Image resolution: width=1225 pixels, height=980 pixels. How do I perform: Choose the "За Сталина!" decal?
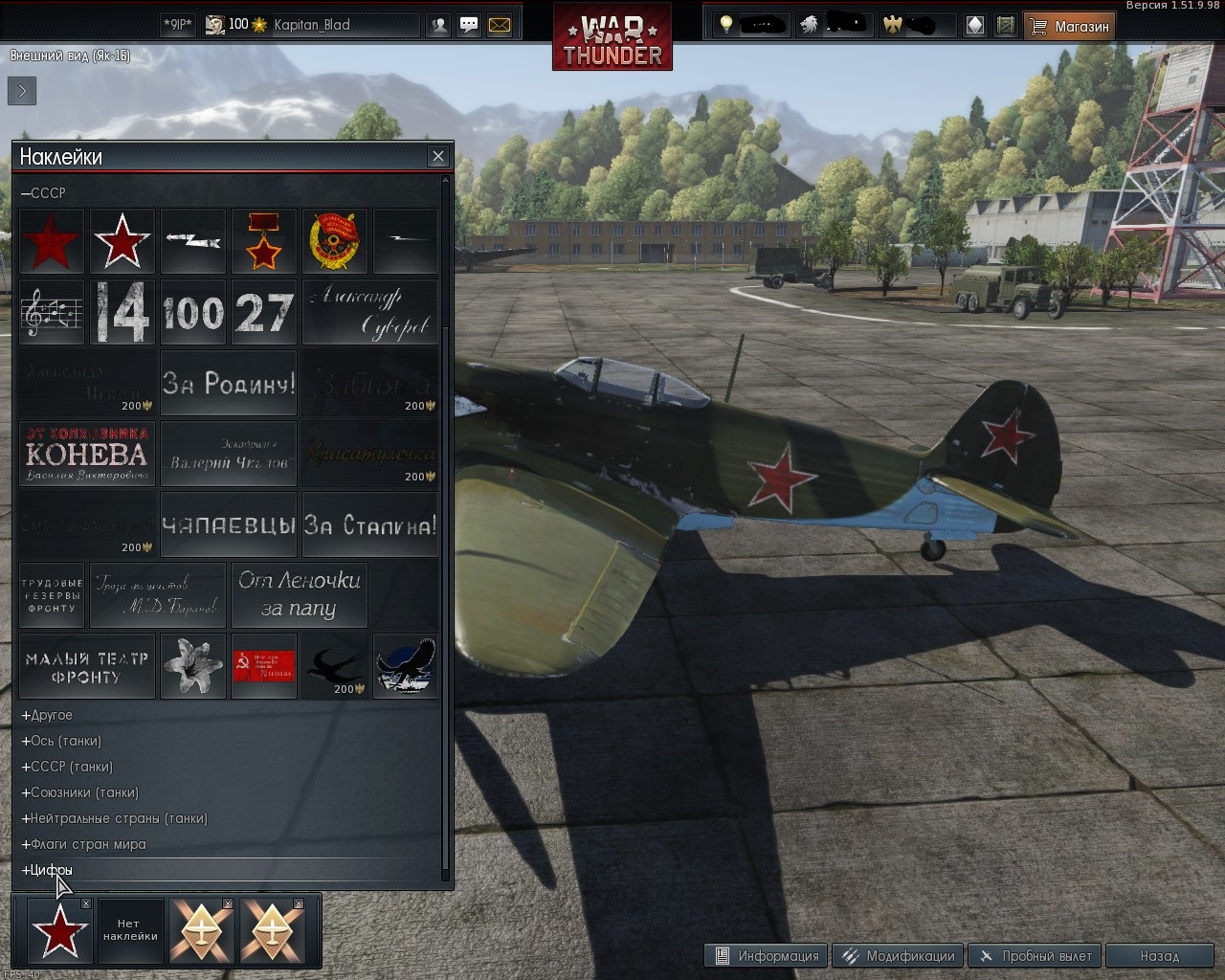[370, 524]
